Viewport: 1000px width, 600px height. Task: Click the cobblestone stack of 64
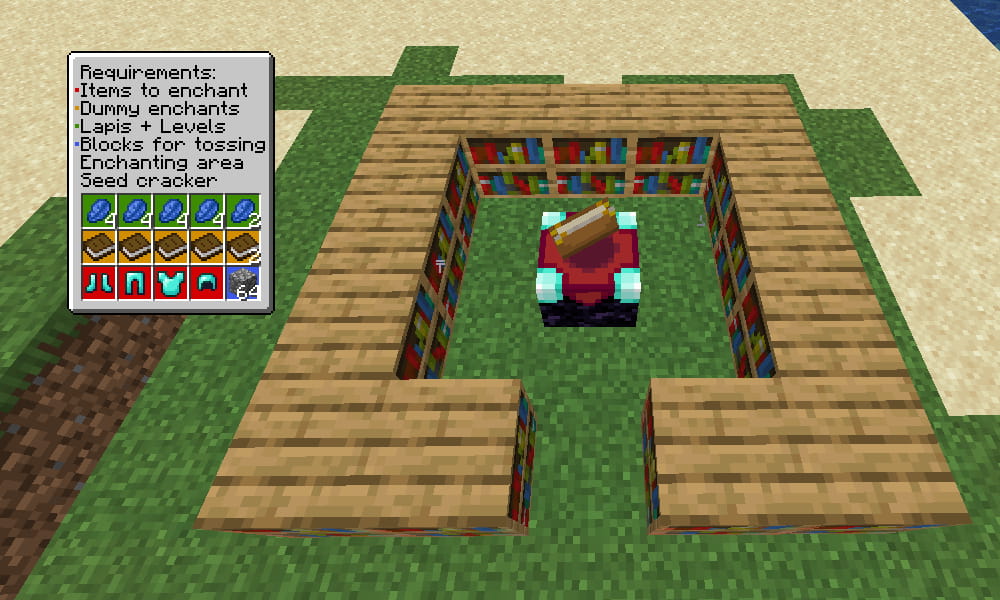[242, 282]
